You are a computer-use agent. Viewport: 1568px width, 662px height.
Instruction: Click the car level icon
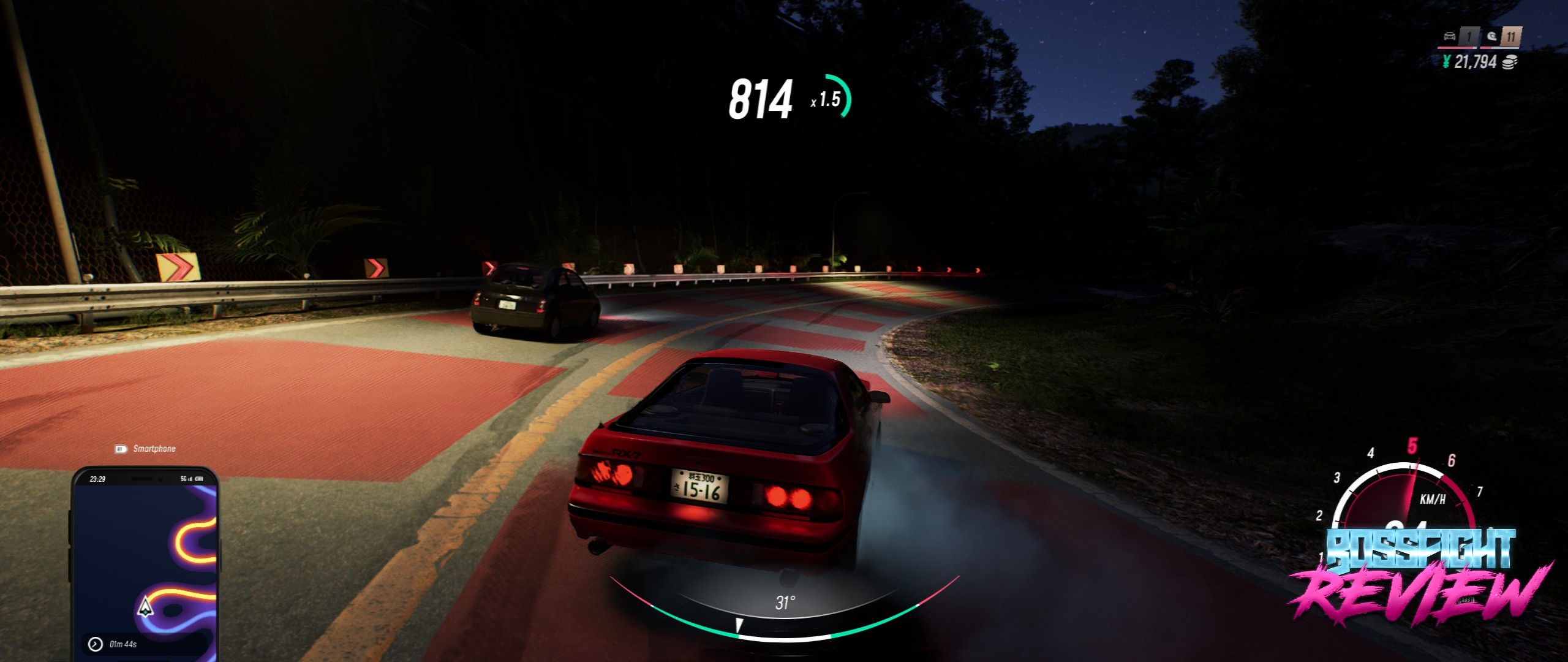tap(1449, 36)
